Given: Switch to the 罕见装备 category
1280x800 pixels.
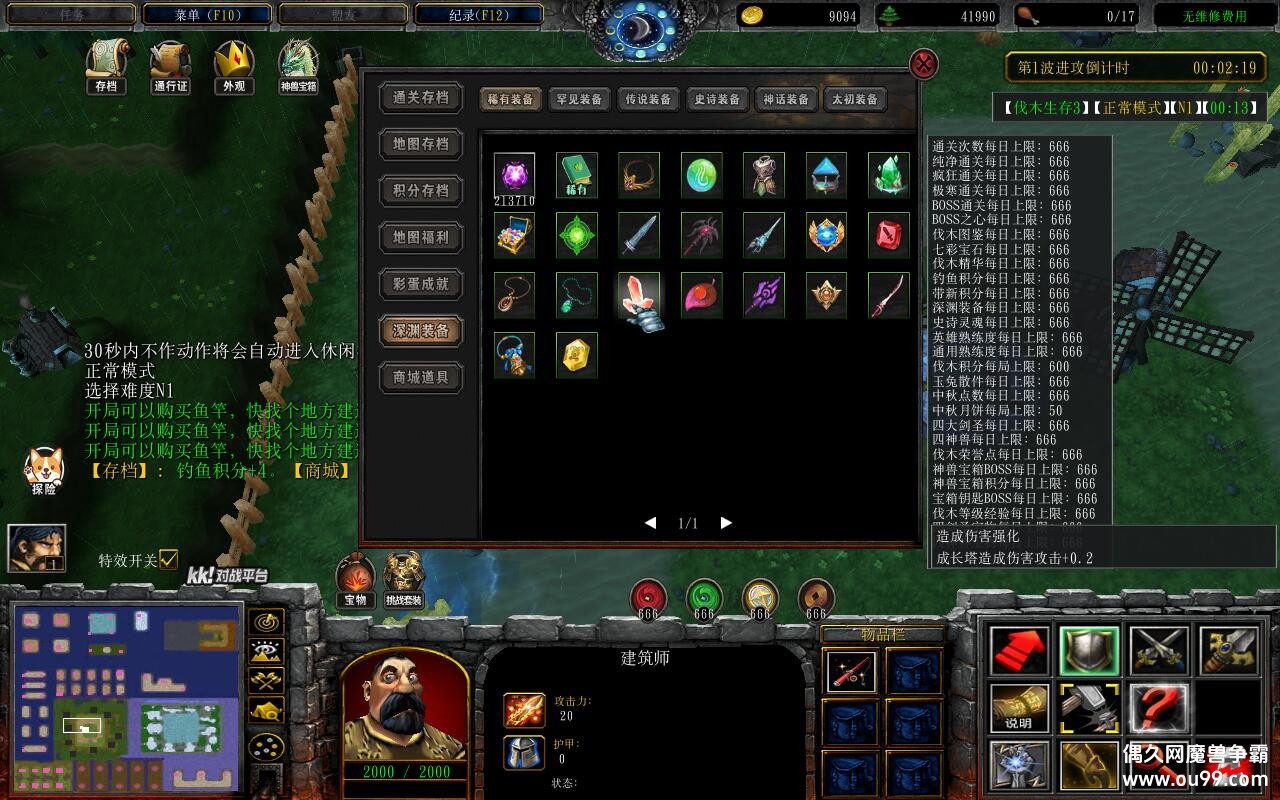Looking at the screenshot, I should coord(580,99).
